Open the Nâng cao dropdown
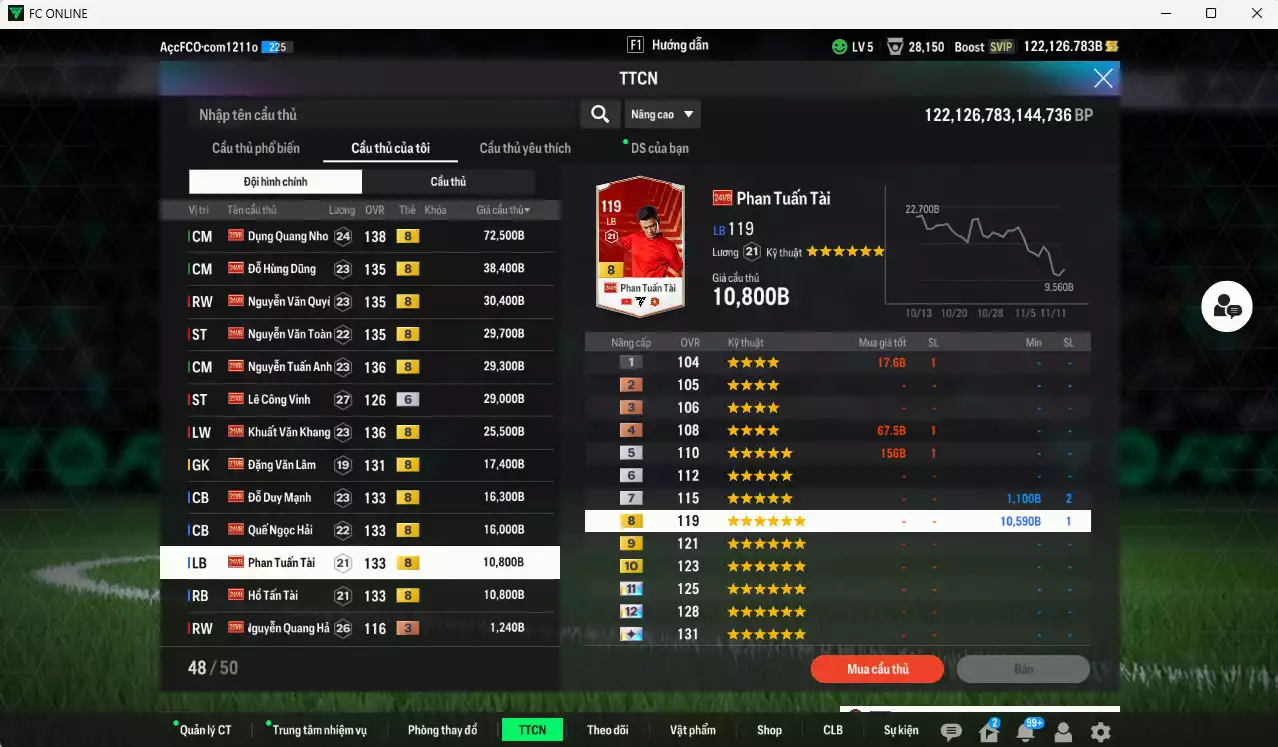Viewport: 1278px width, 747px height. click(662, 114)
